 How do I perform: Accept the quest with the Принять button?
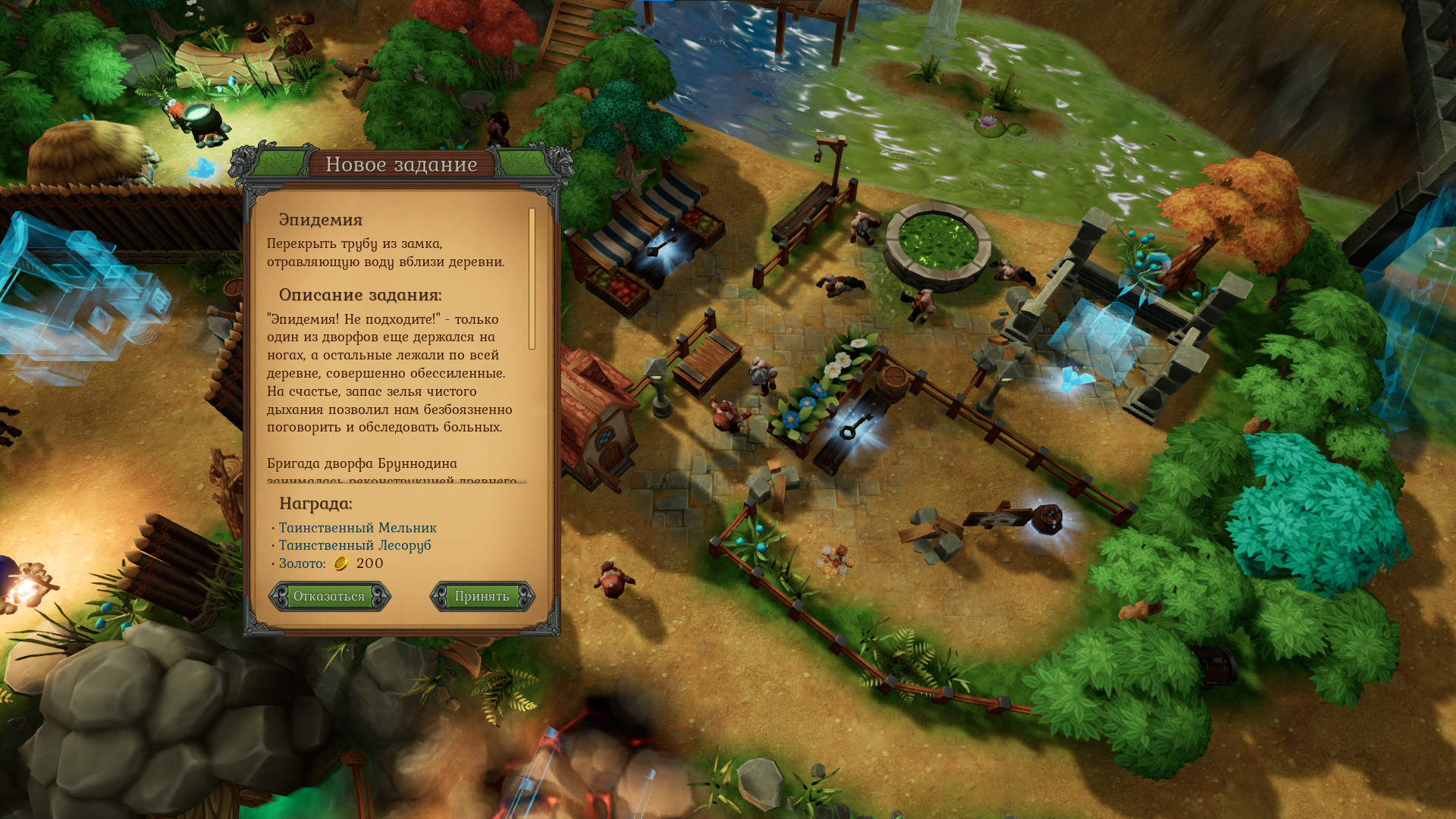coord(482,596)
